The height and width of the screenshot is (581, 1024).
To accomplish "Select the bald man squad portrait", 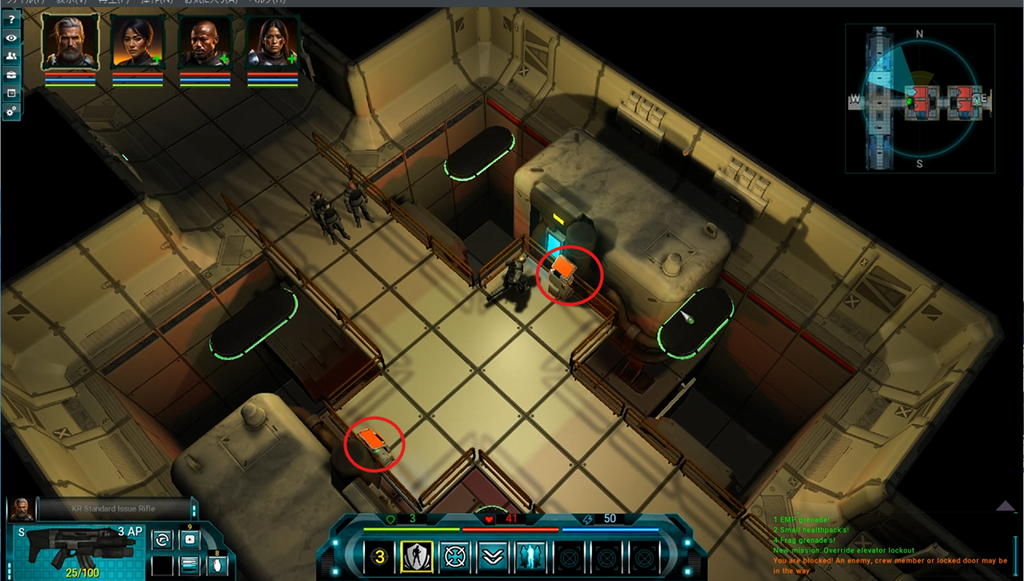I will point(205,43).
